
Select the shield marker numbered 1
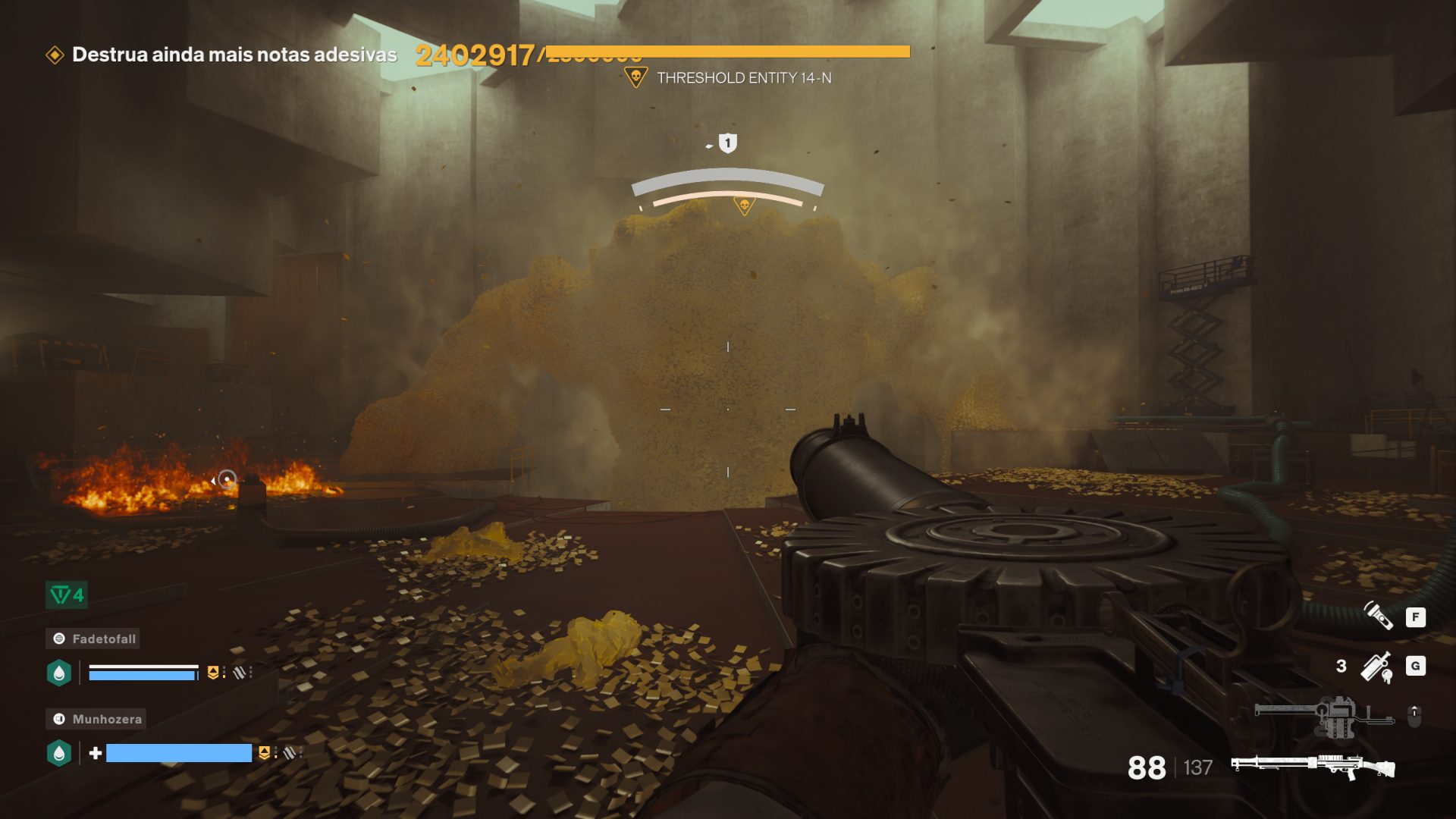click(727, 143)
